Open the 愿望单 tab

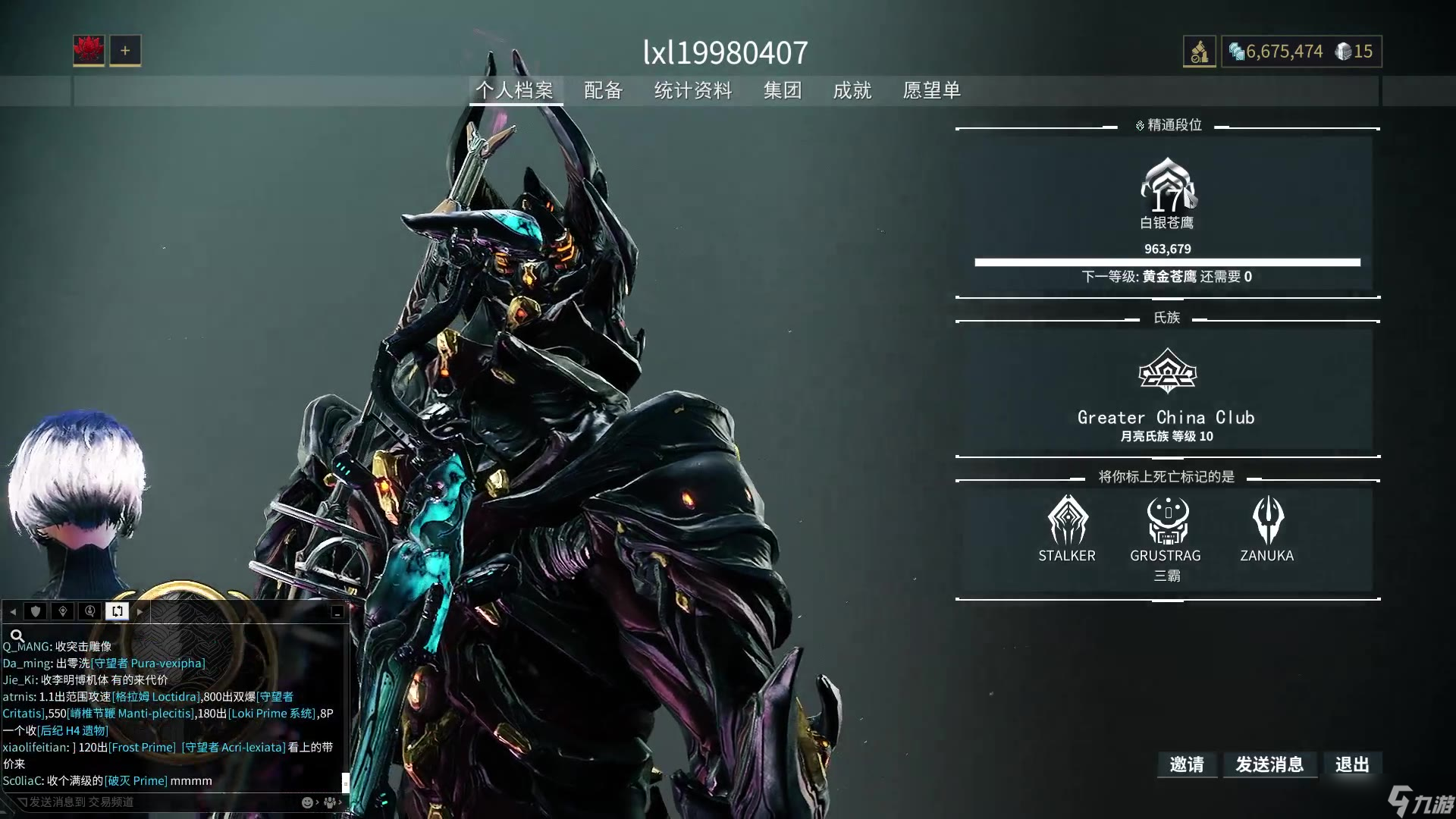click(932, 91)
